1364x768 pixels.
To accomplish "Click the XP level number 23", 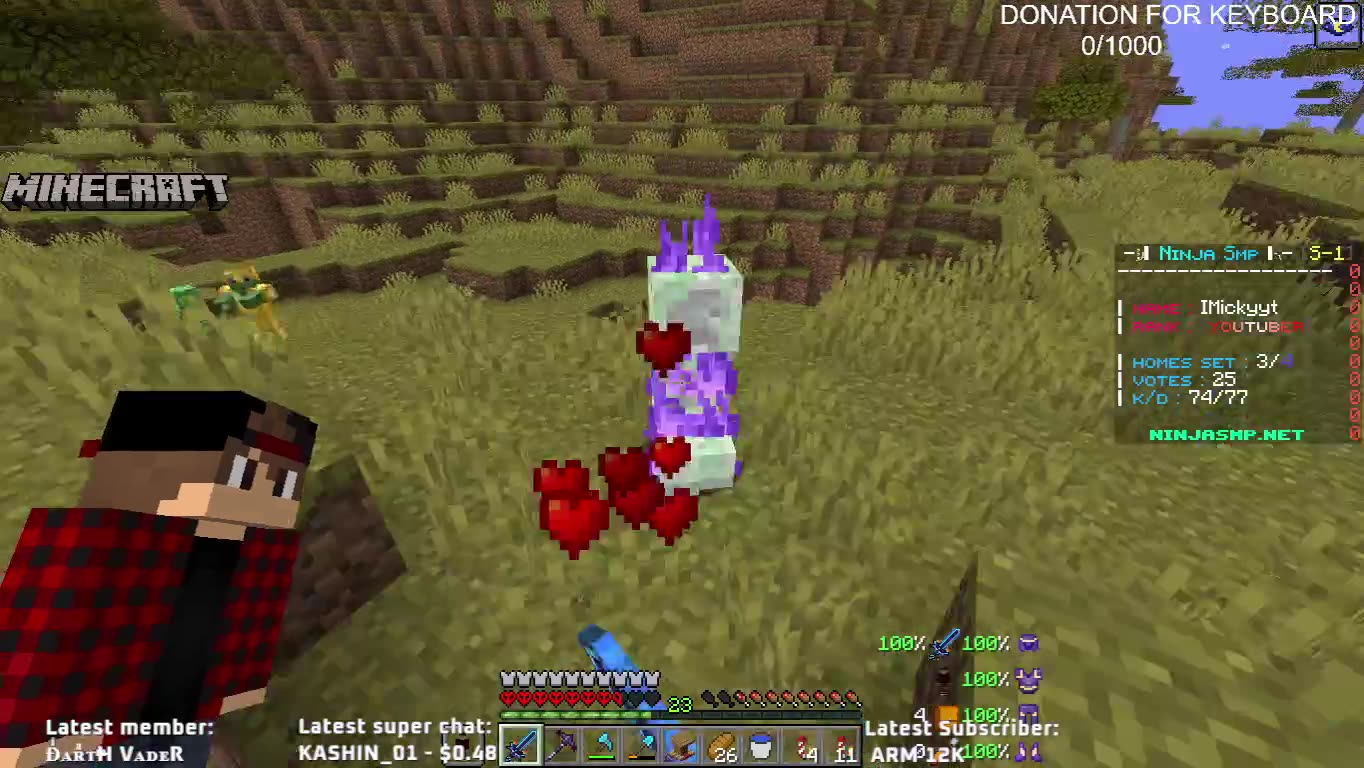I will [x=678, y=702].
